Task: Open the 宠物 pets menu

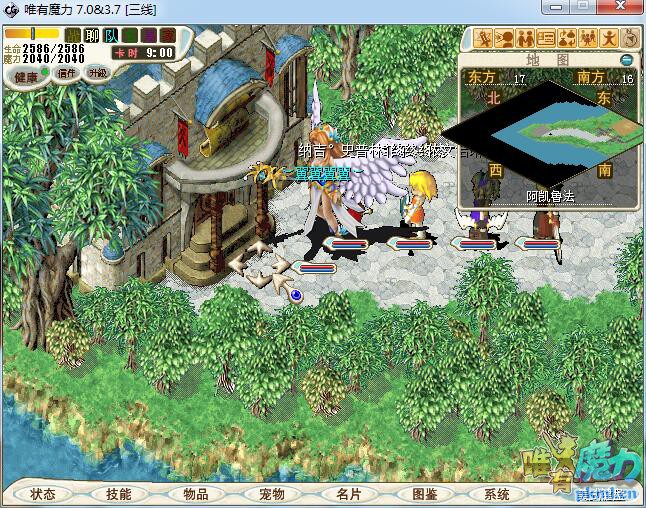Action: click(x=272, y=494)
